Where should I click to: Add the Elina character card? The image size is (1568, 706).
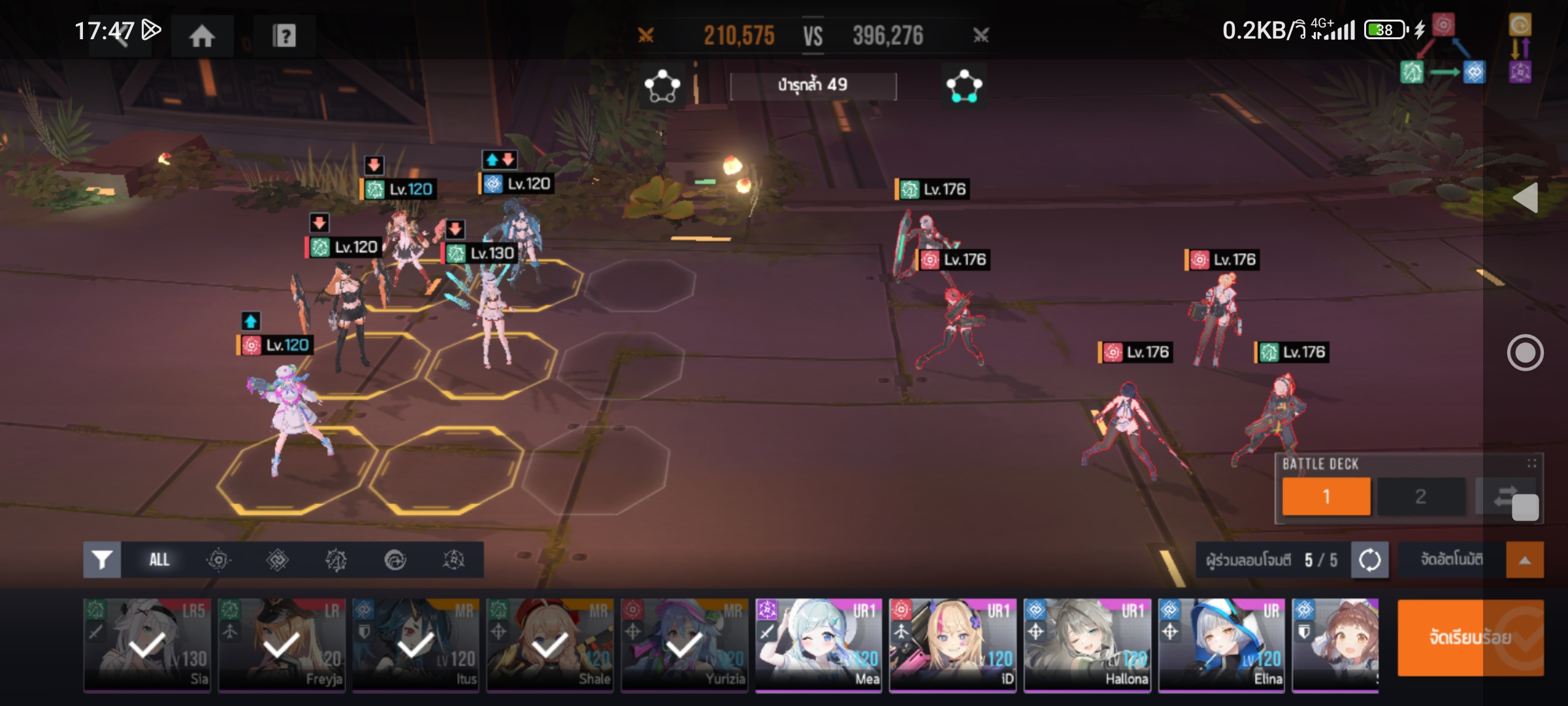point(1221,645)
